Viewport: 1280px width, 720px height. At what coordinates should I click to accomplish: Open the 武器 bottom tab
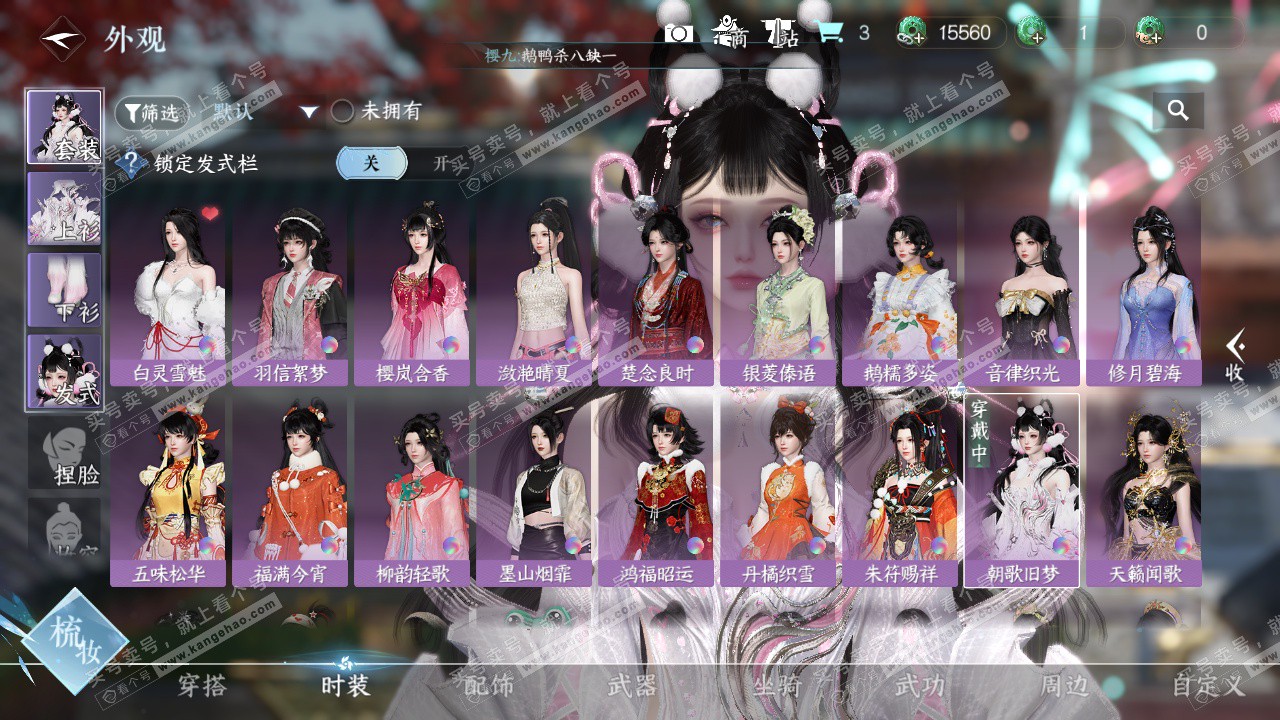633,686
